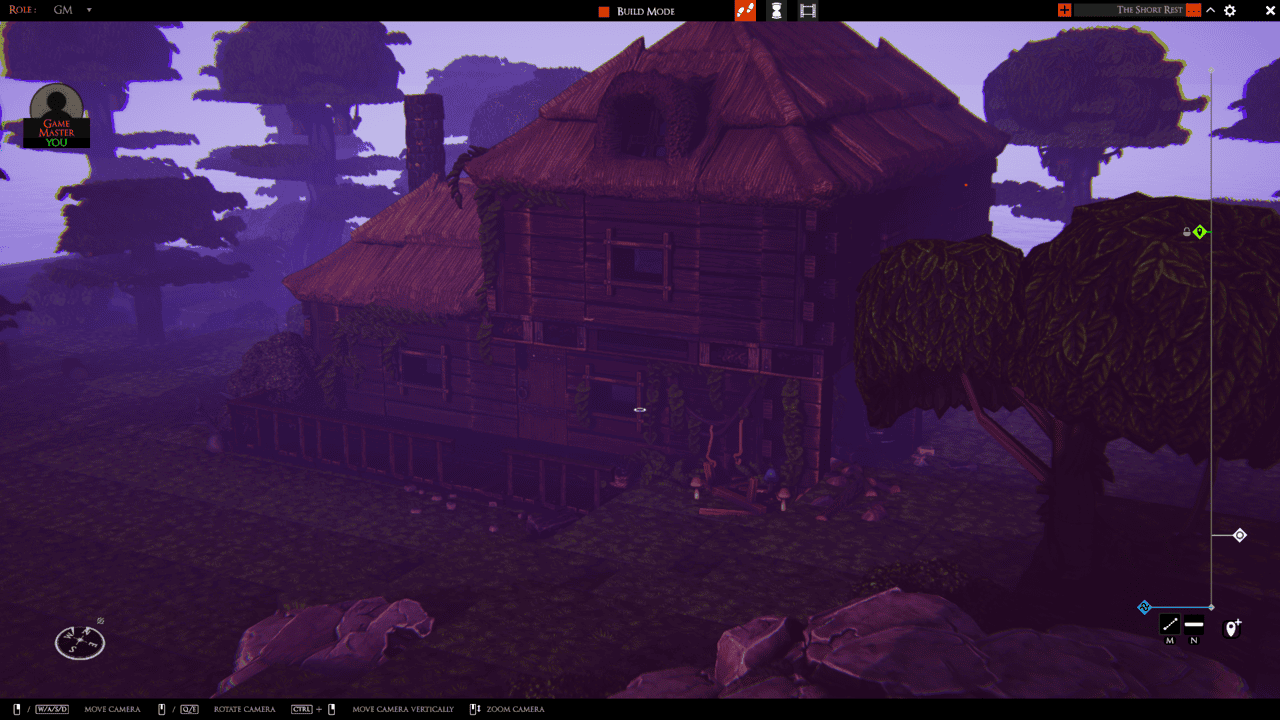Click the compass in the bottom-left corner

(79, 641)
